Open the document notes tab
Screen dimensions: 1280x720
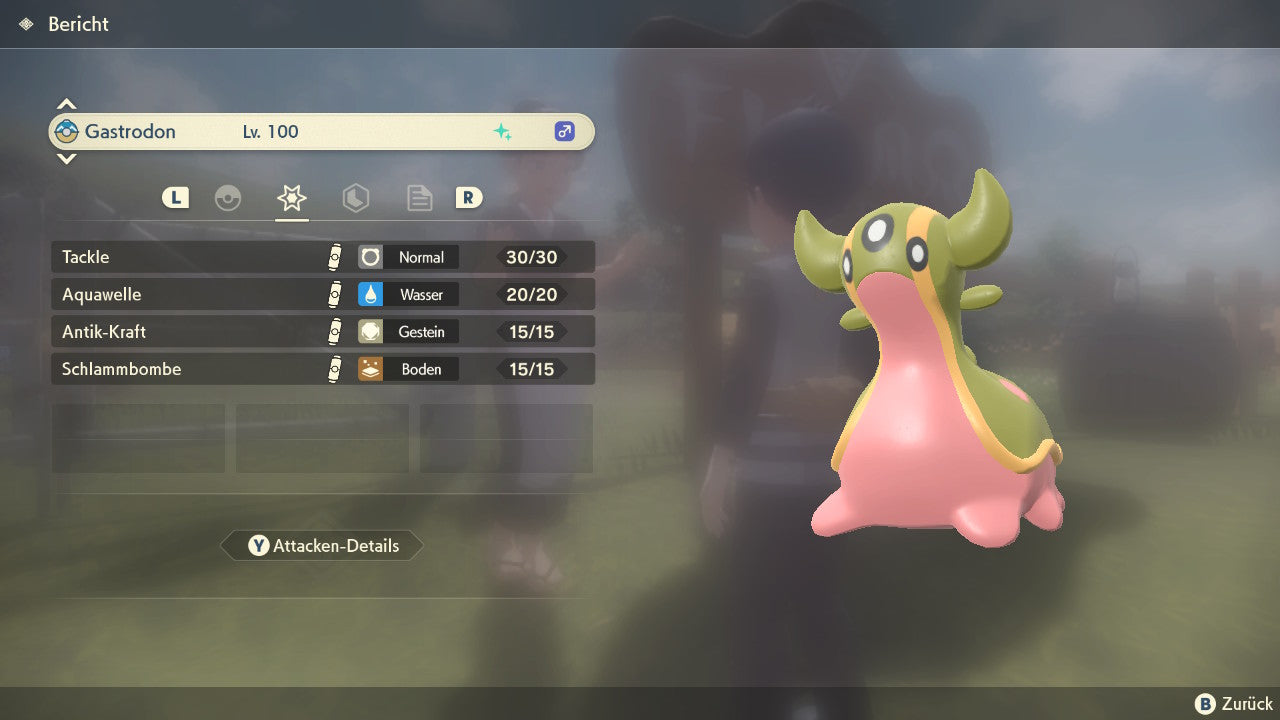click(x=419, y=198)
